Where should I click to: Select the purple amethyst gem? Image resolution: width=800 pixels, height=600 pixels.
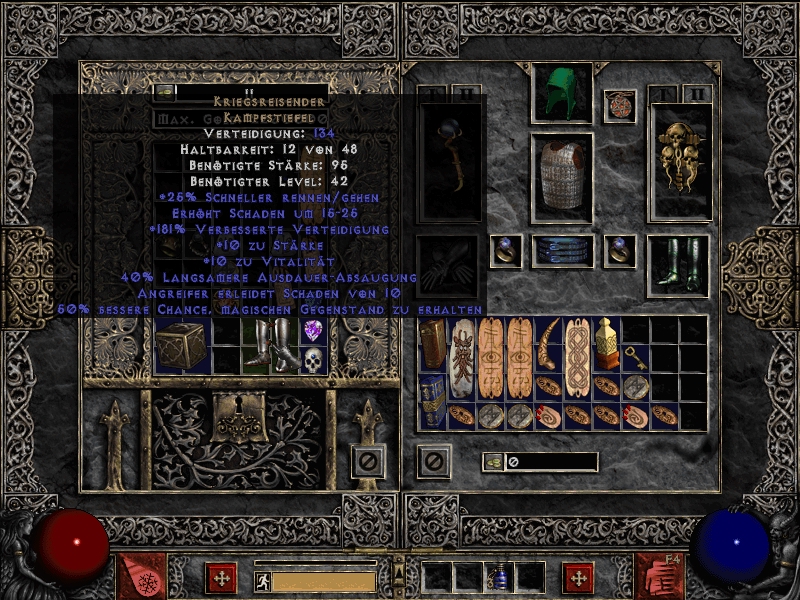click(x=315, y=331)
